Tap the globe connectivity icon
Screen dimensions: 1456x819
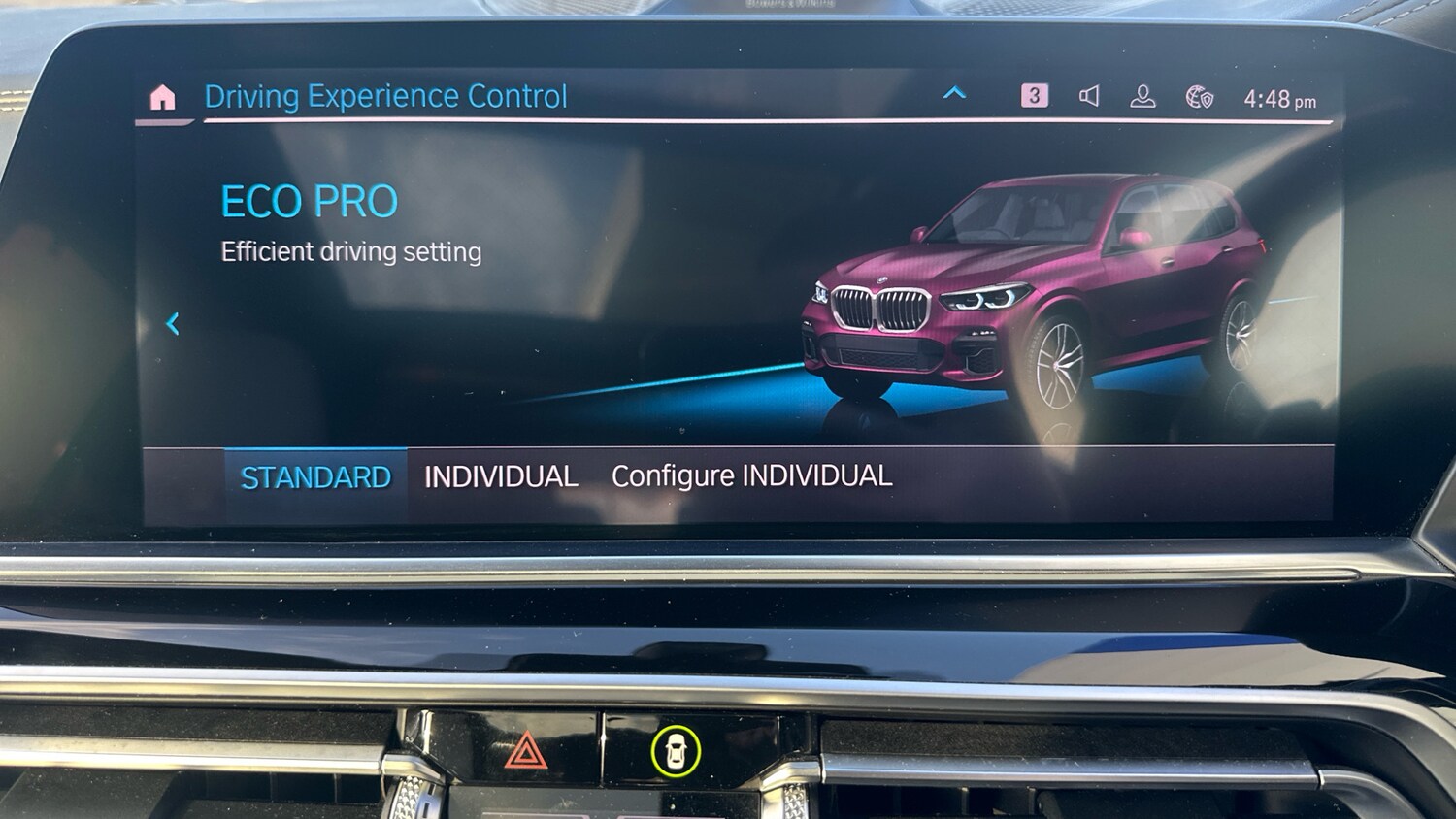coord(1200,97)
